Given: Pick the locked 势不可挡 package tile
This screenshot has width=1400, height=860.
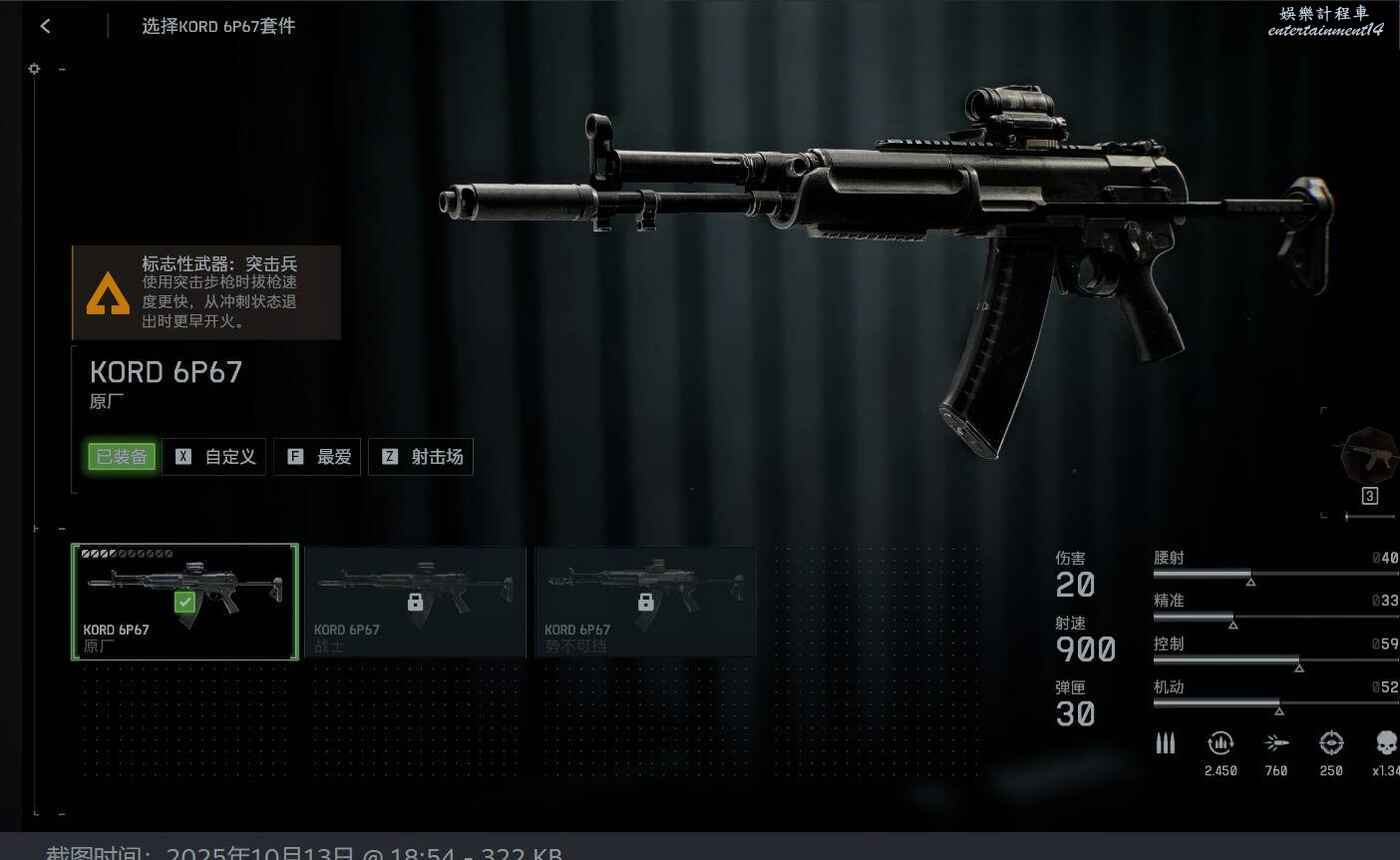Looking at the screenshot, I should pos(645,602).
